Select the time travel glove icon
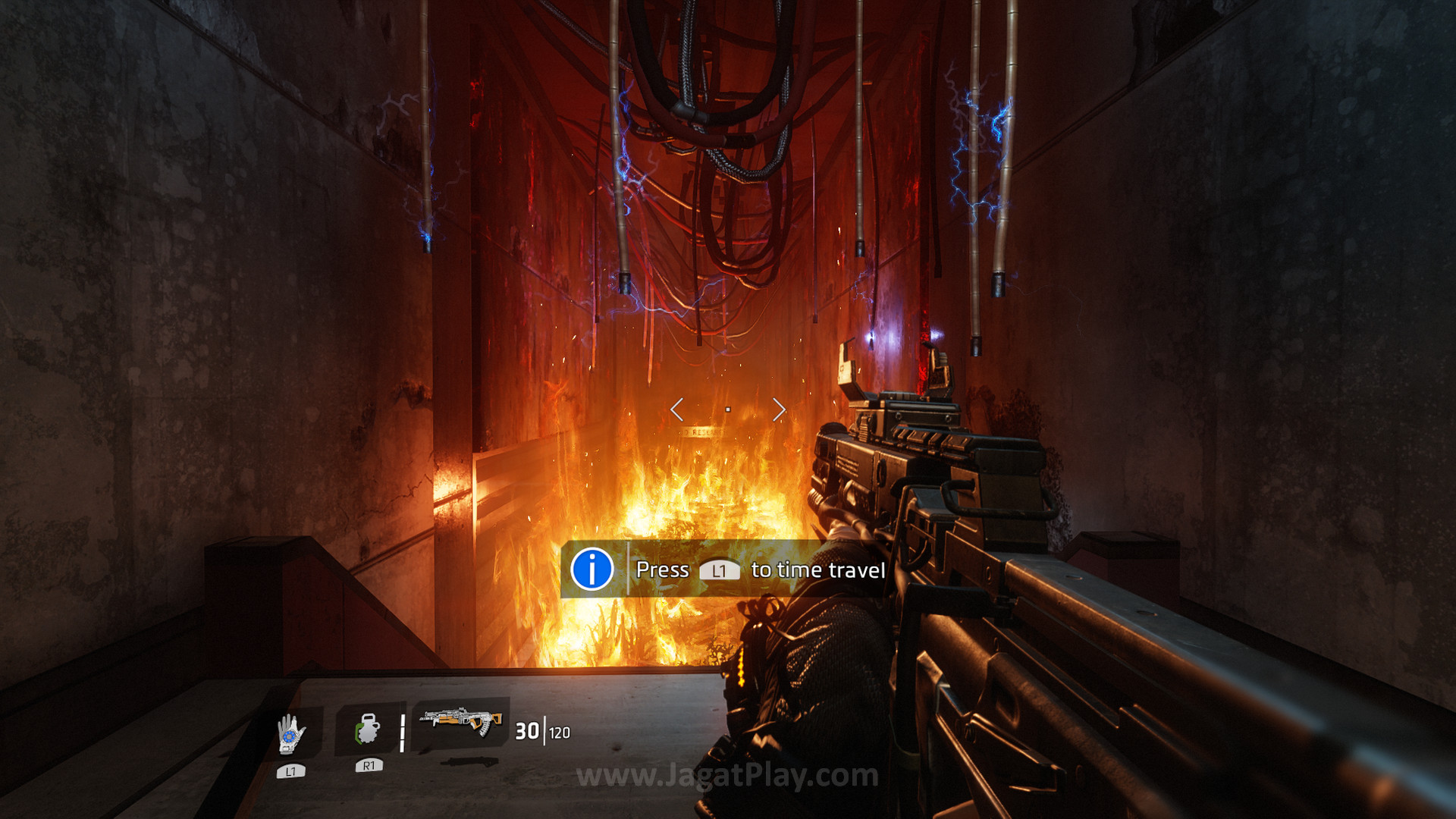Screen dimensions: 1456x819 (x=290, y=734)
